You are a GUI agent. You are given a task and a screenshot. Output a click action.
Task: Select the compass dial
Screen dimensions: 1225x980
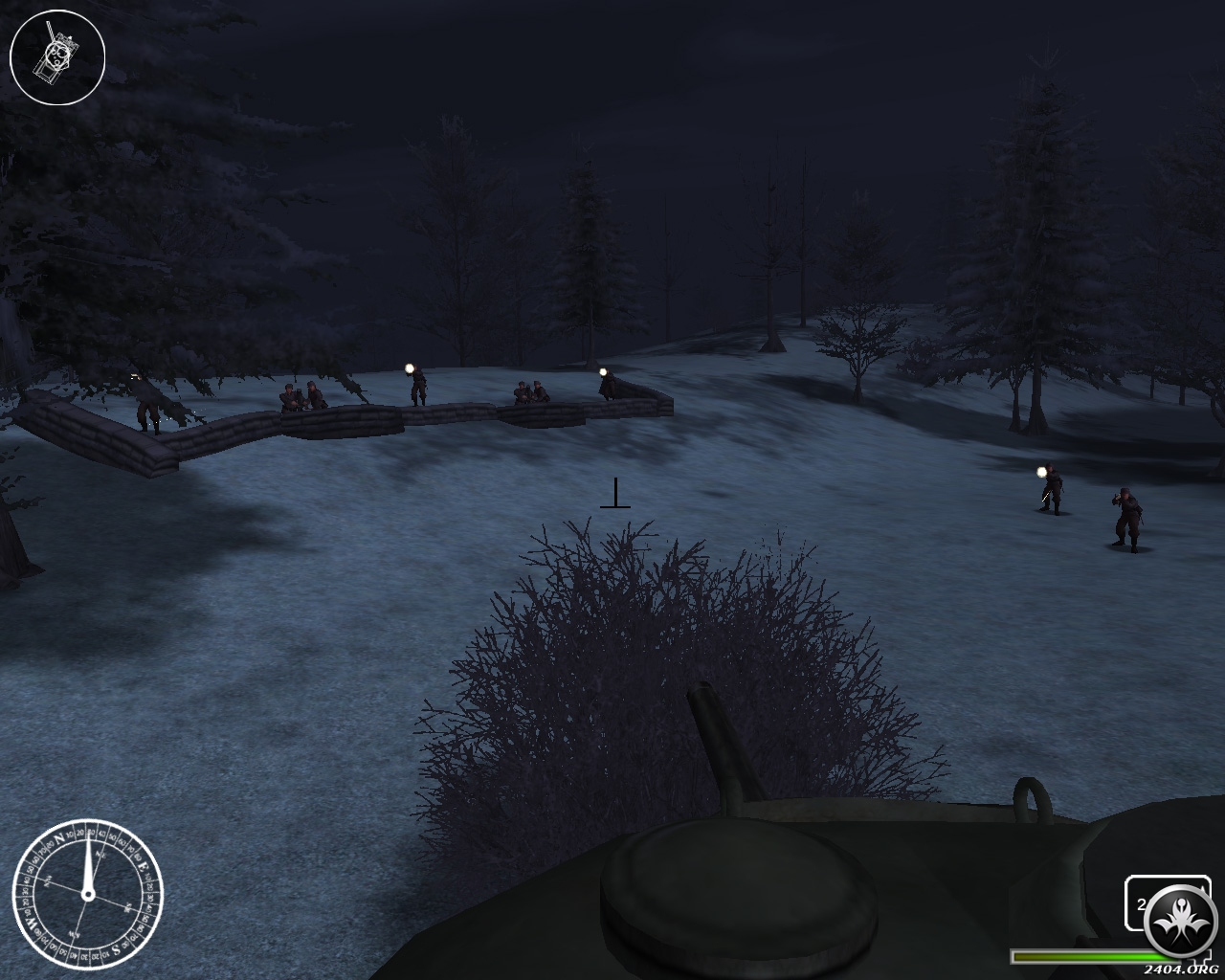[x=87, y=895]
